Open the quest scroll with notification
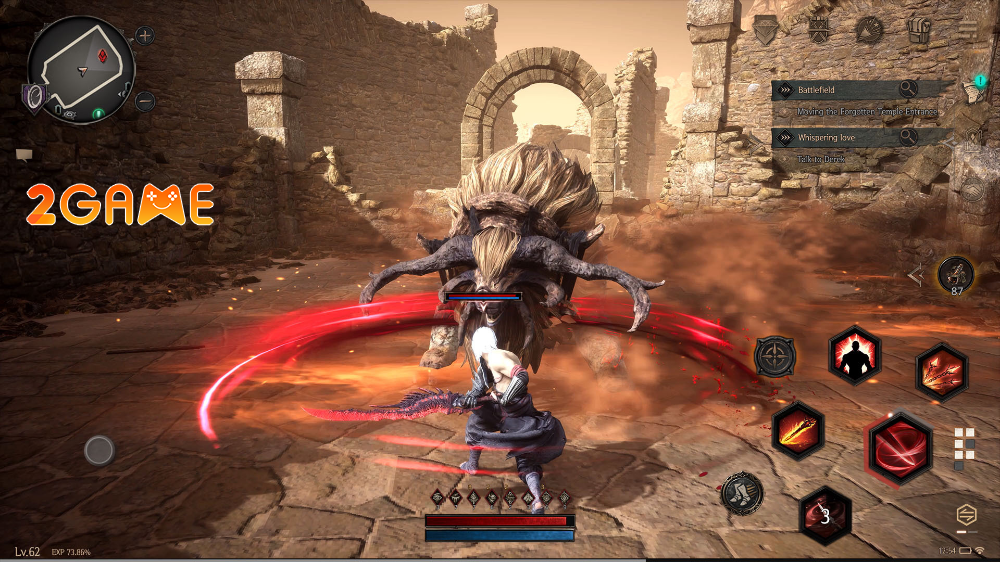This screenshot has height=562, width=1000. tap(971, 88)
